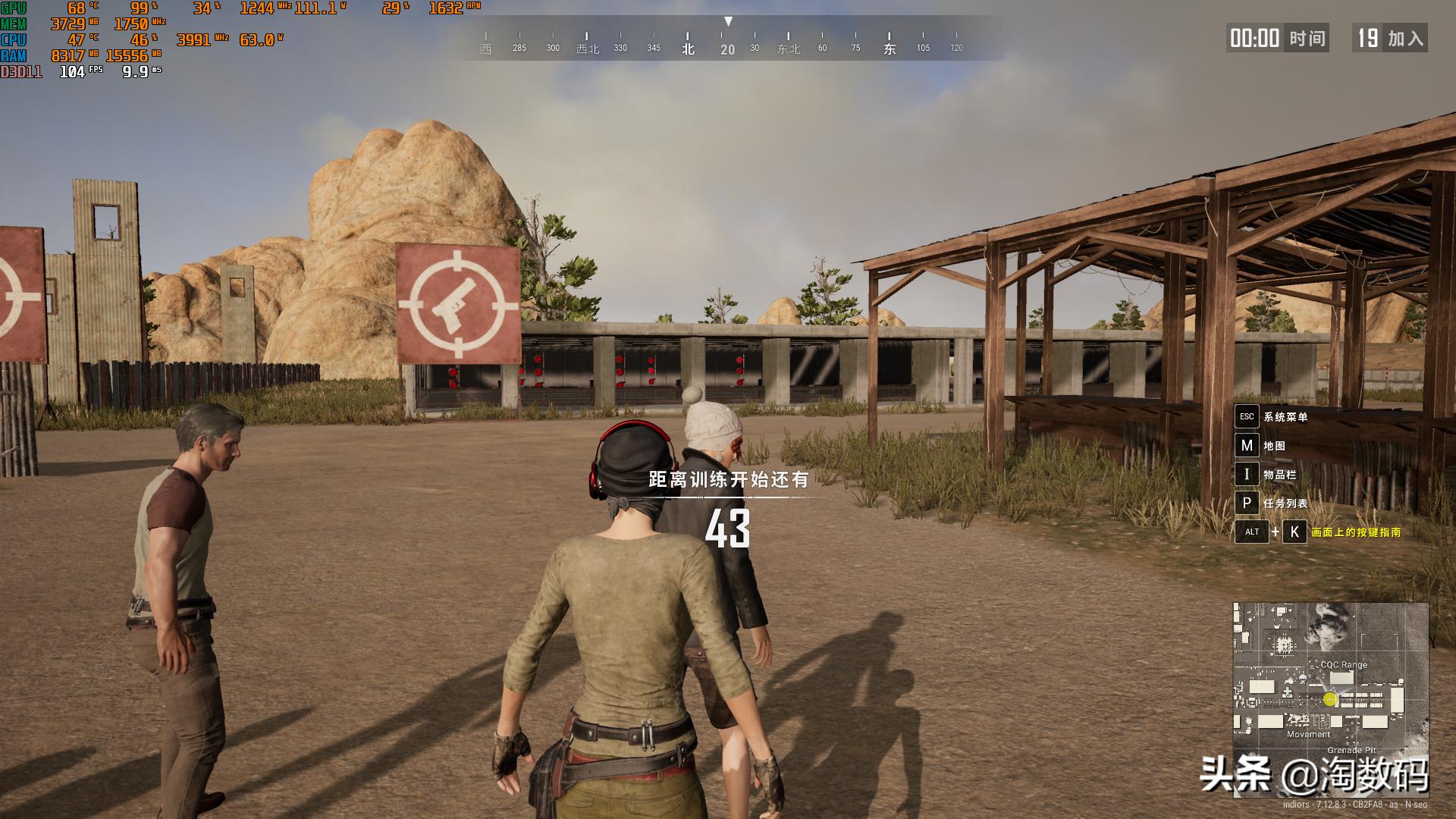Click the Grenade Pit label on minimap

tap(1354, 750)
